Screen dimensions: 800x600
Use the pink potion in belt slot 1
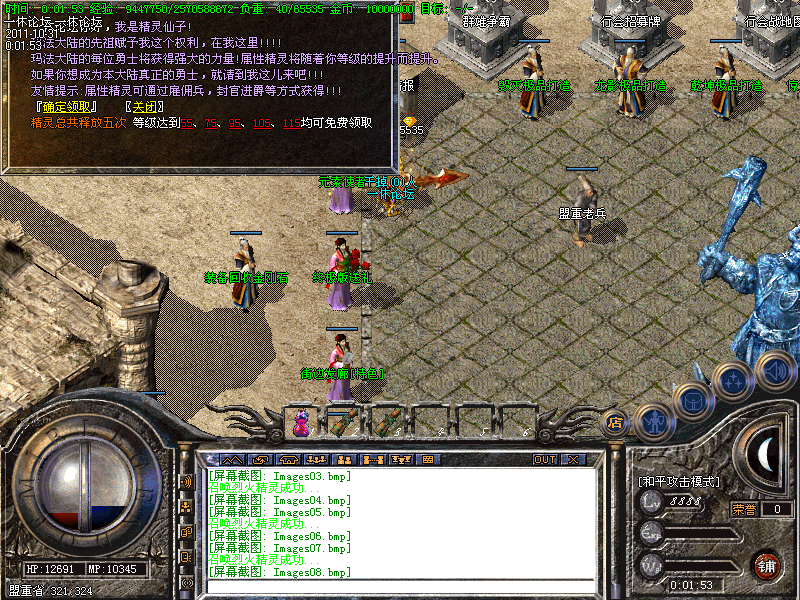click(x=300, y=424)
